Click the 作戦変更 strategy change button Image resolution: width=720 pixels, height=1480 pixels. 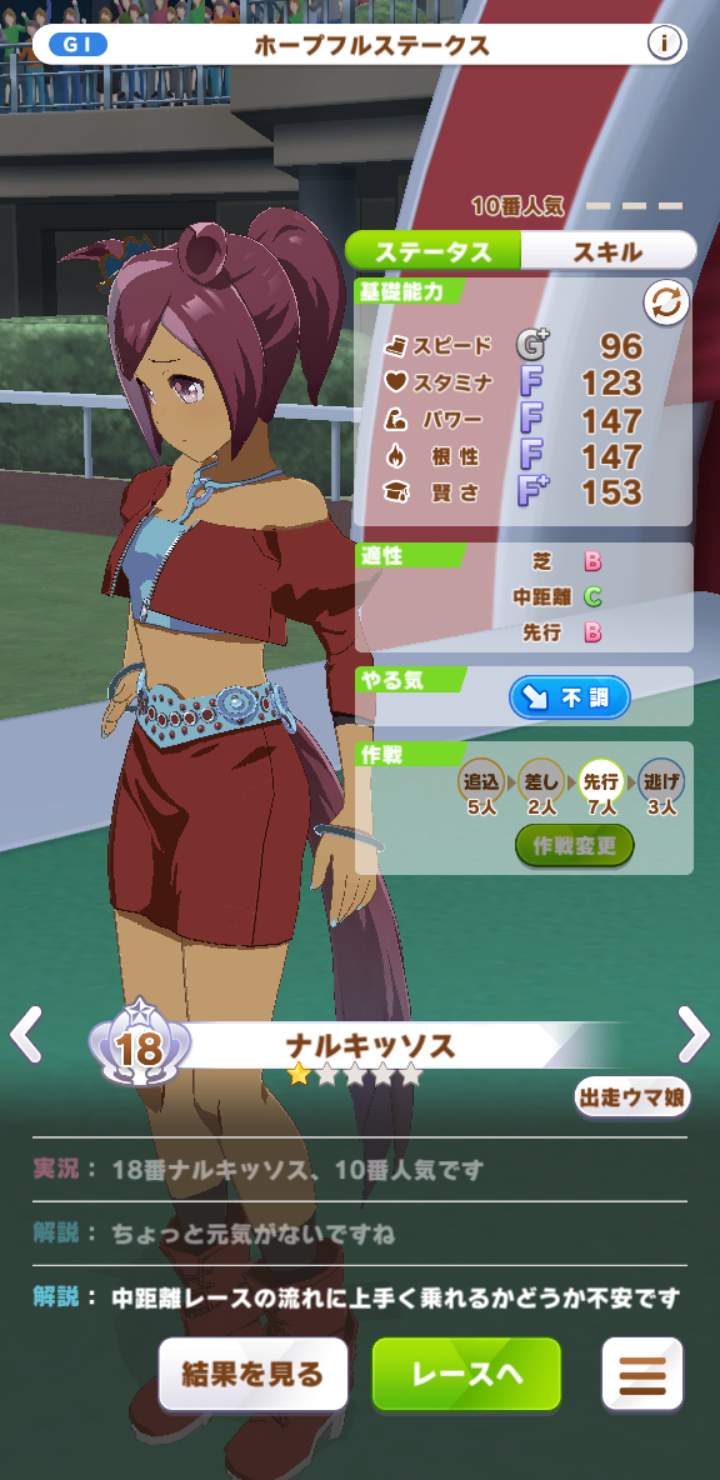pos(574,846)
